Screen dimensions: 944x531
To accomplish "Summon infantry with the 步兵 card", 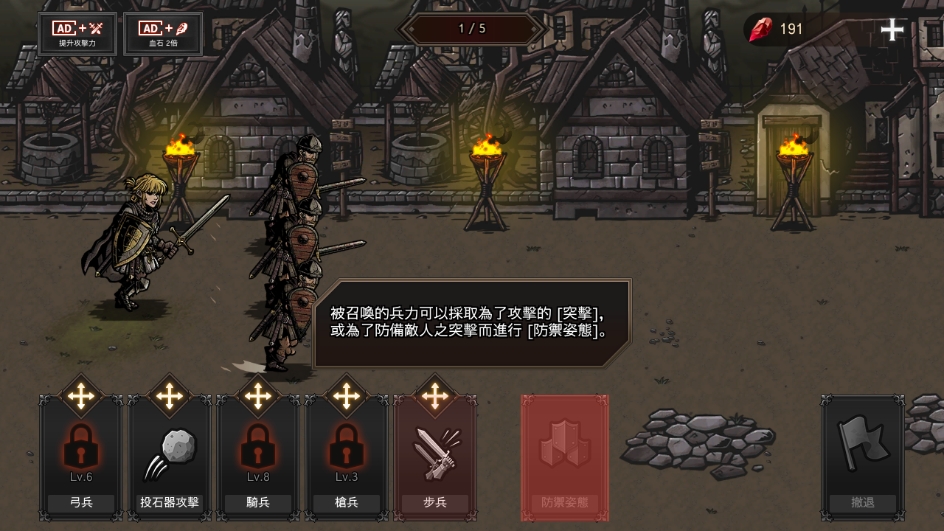I will [434, 455].
